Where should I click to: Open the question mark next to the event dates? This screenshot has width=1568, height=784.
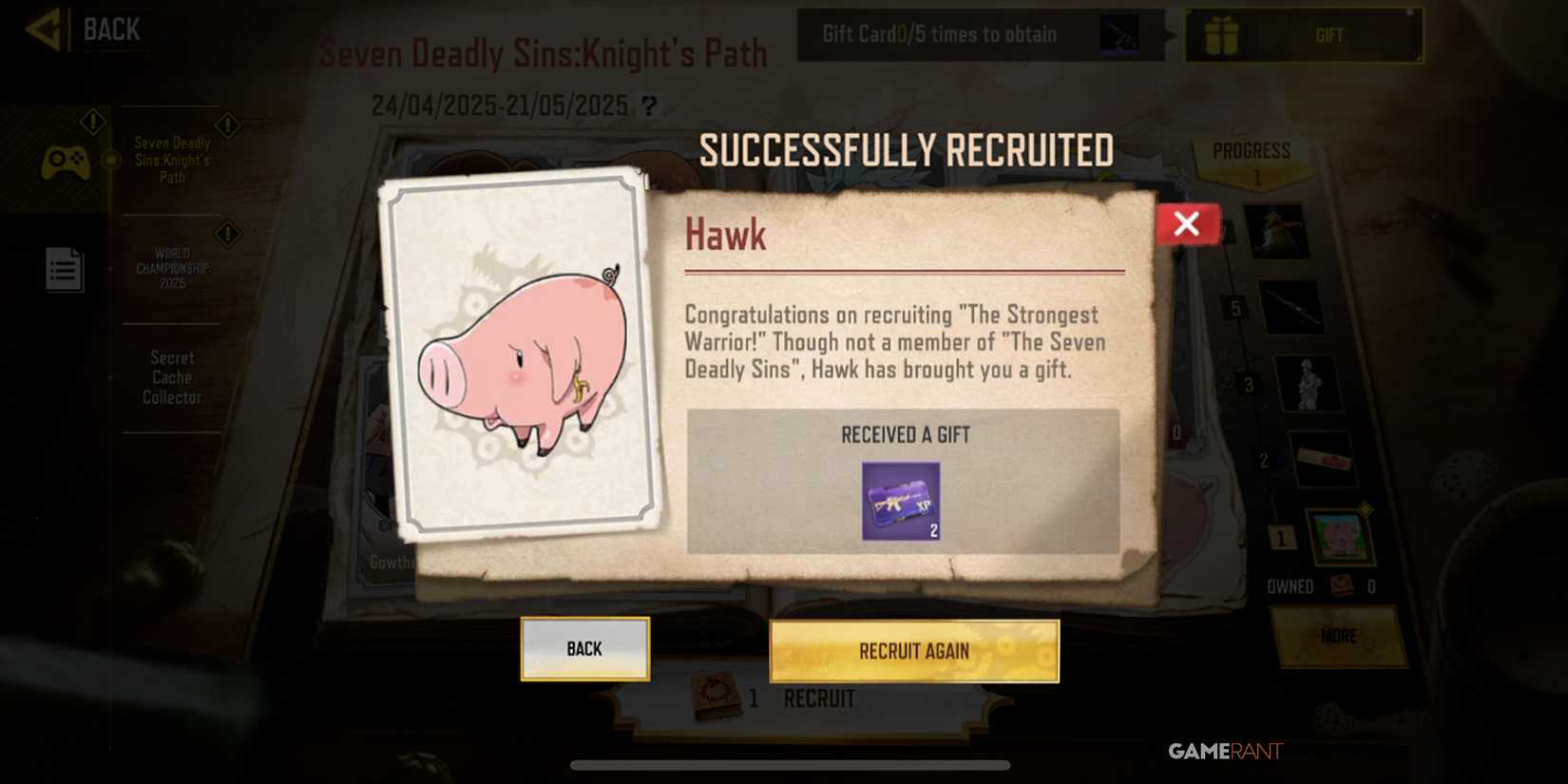click(x=649, y=105)
